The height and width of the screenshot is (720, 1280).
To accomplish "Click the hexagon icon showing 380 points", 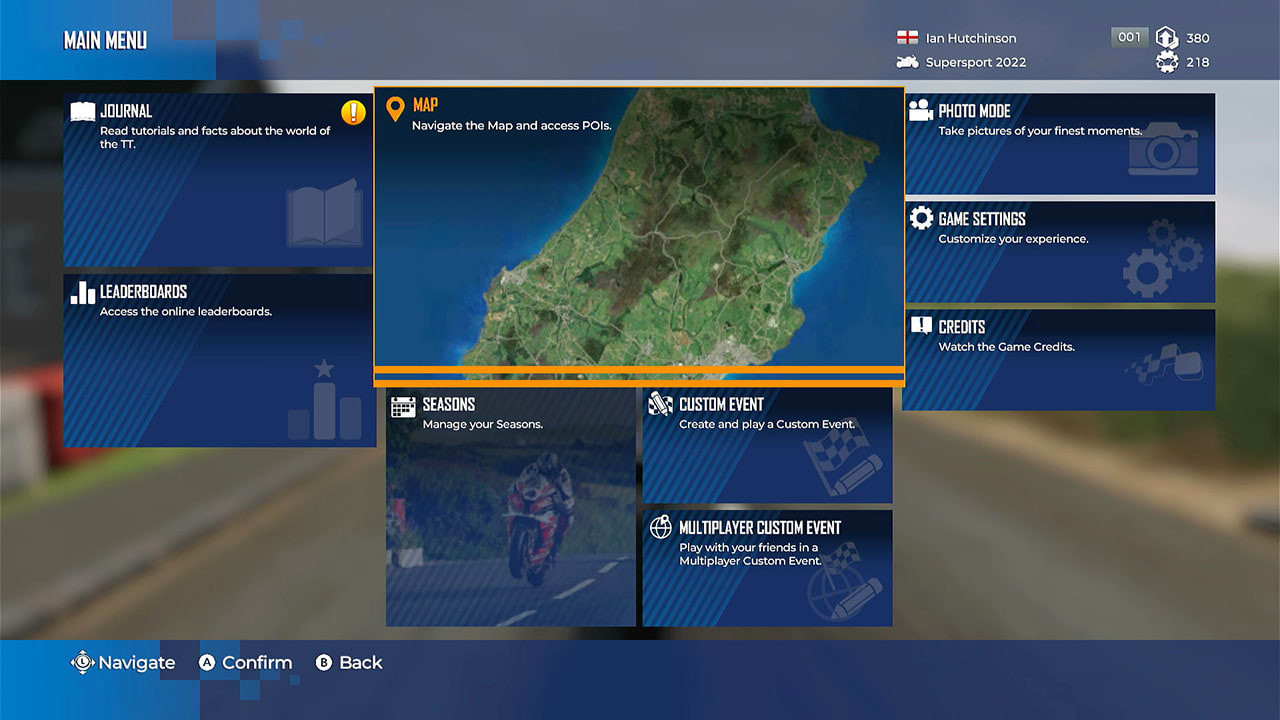I will click(x=1166, y=38).
